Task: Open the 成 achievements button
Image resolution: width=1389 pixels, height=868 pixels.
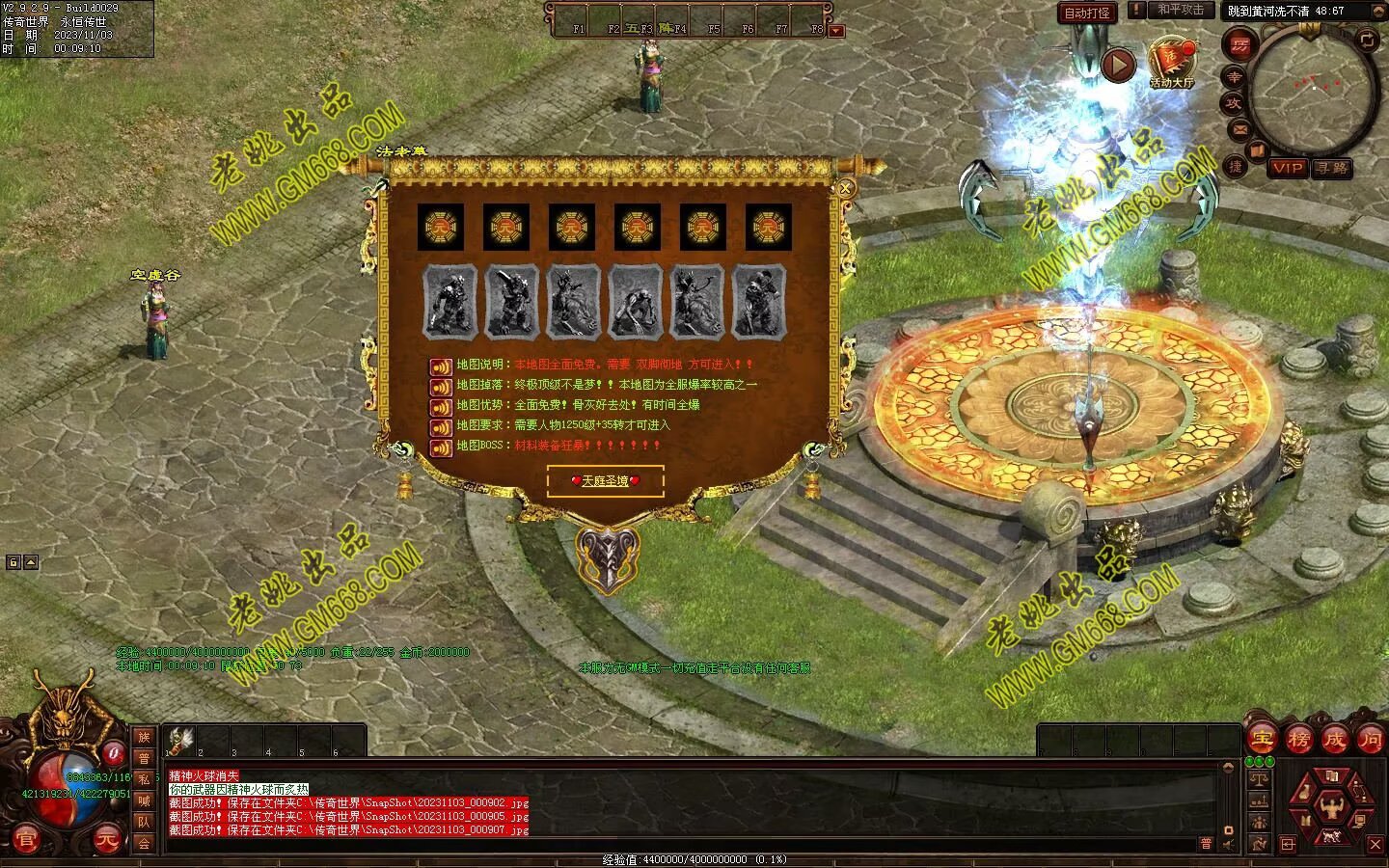Action: [1334, 740]
